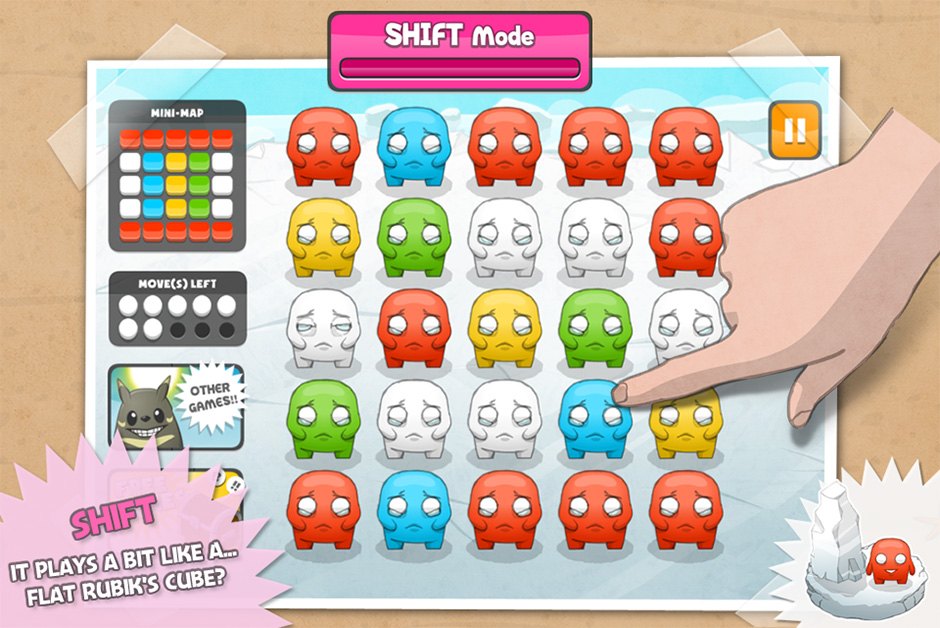940x628 pixels.
Task: Pick the green creature in the second row
Action: click(413, 237)
